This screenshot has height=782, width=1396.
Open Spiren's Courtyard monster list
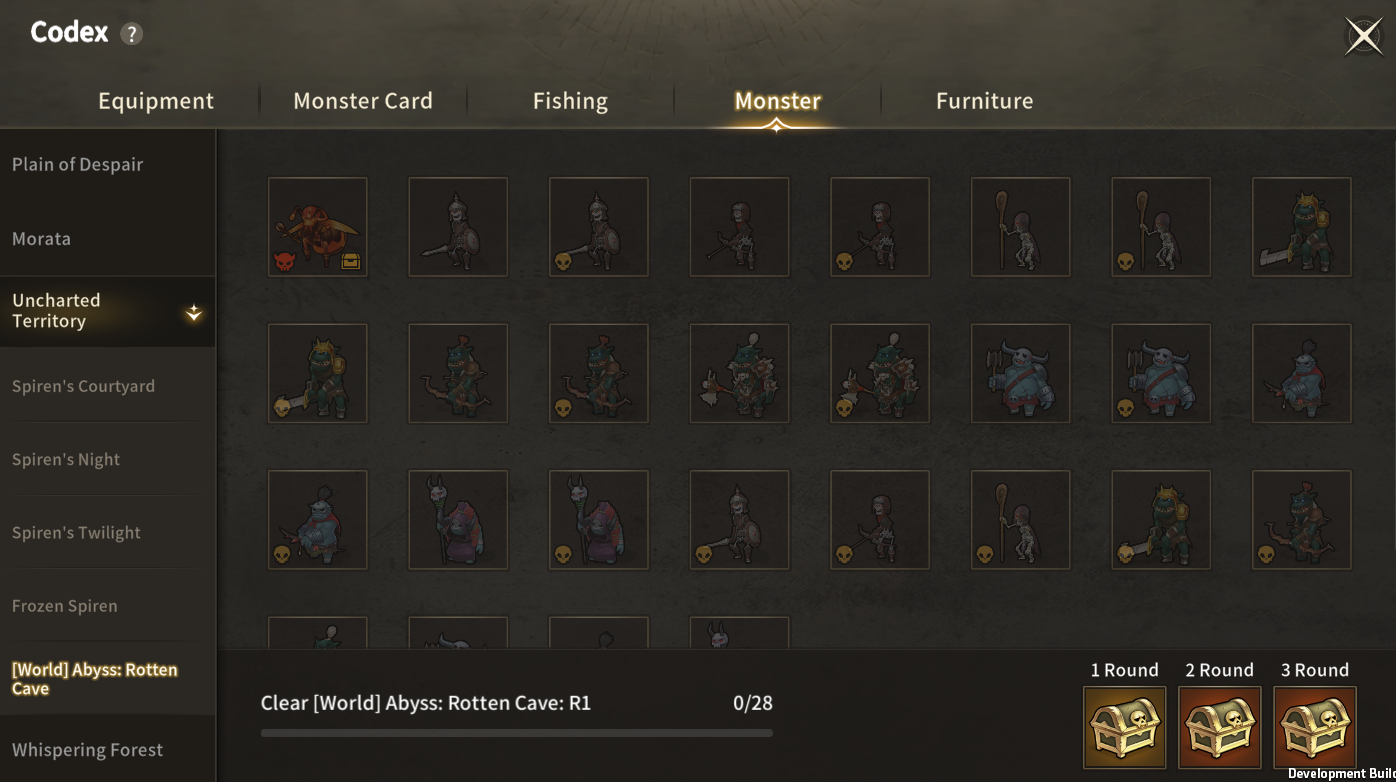[x=84, y=386]
